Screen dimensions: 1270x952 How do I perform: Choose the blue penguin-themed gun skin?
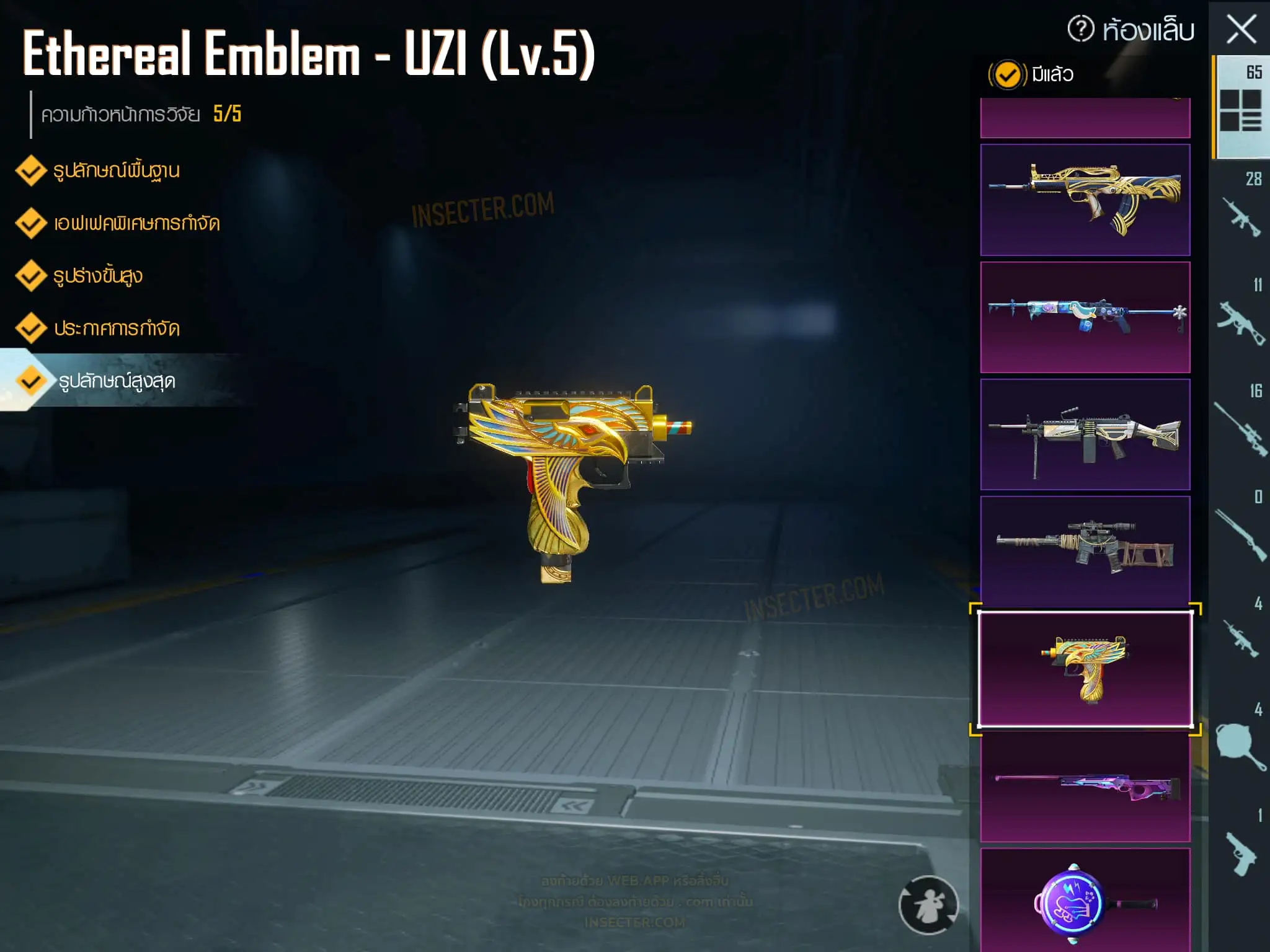tap(1085, 317)
